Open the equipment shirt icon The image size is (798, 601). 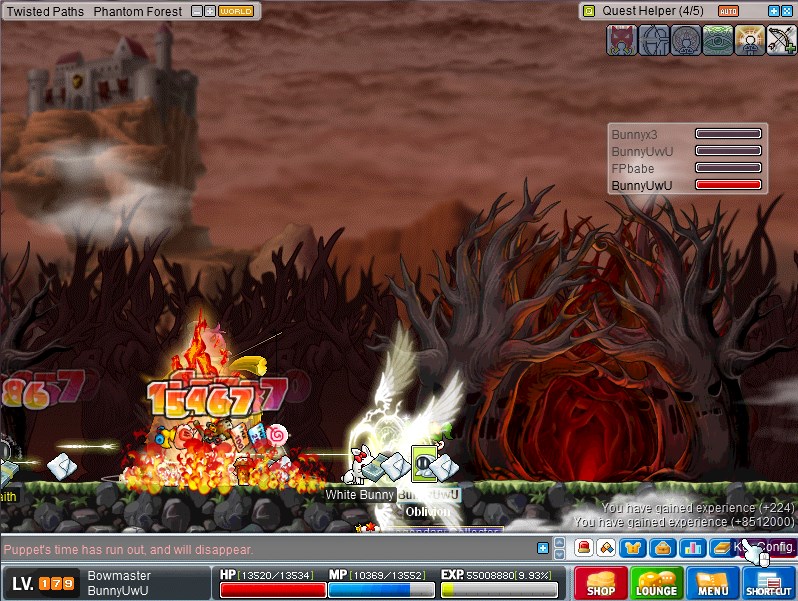click(x=631, y=547)
